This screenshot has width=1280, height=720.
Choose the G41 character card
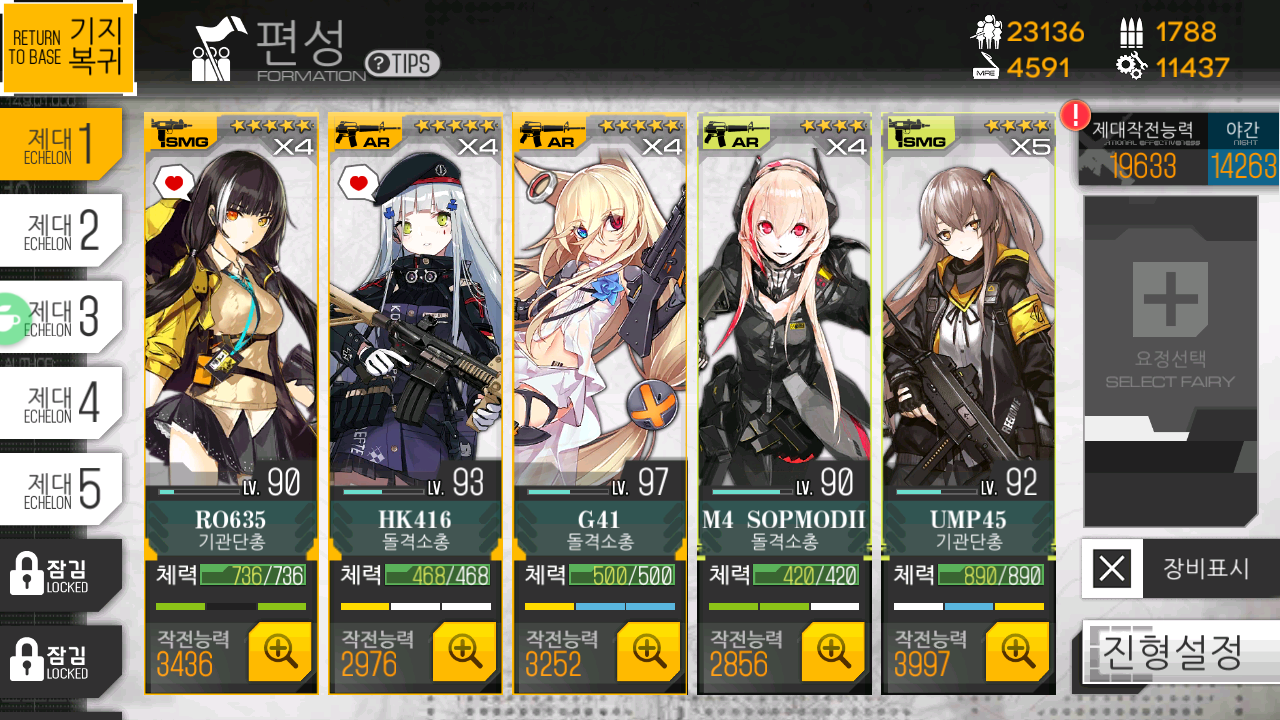click(599, 320)
